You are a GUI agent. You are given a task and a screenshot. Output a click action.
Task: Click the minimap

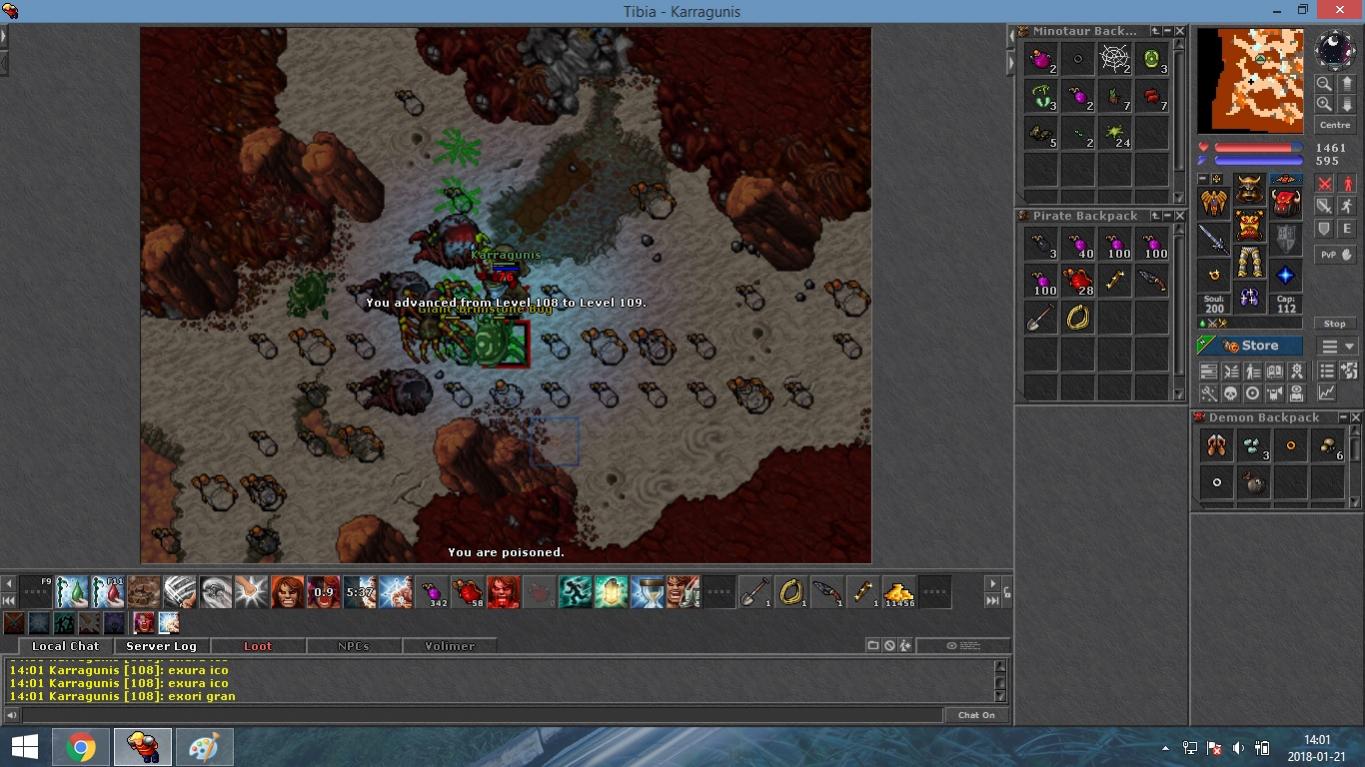coord(1250,80)
